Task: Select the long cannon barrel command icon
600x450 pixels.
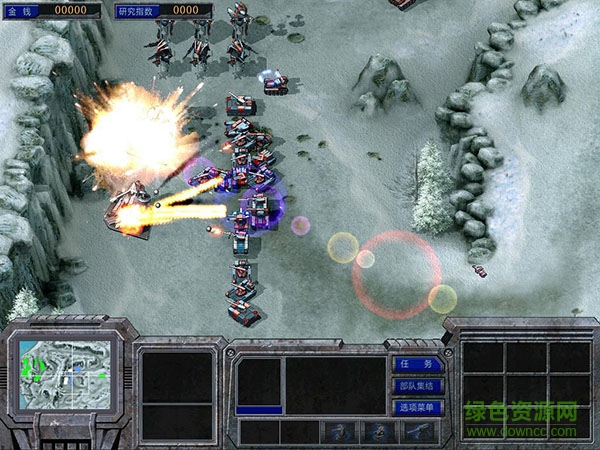Action: coord(419,432)
